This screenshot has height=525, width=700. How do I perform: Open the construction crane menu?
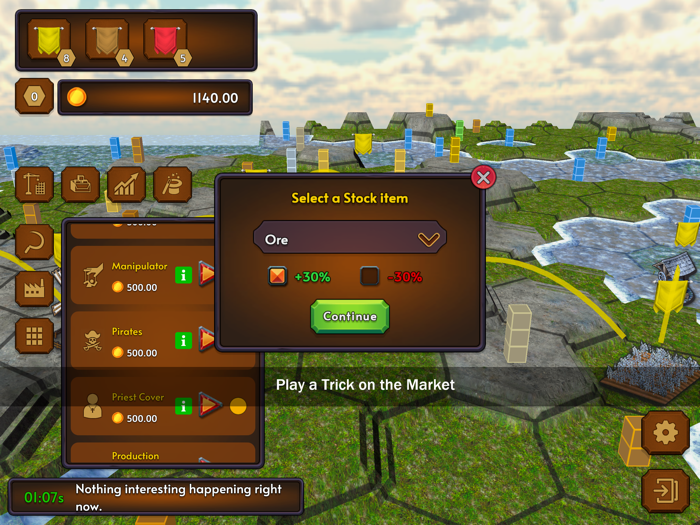(35, 184)
